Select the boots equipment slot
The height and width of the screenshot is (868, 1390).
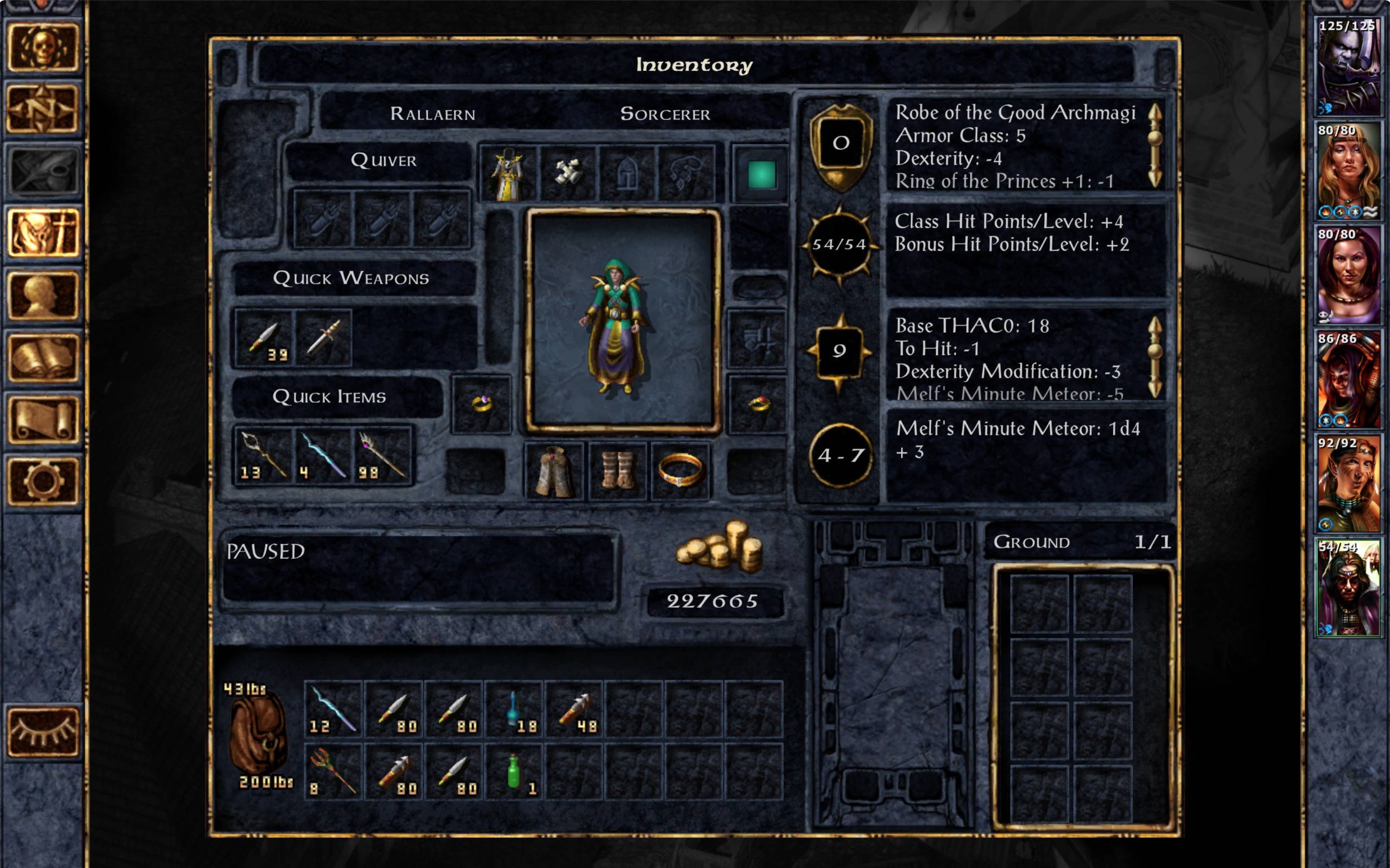pyautogui.click(x=617, y=471)
